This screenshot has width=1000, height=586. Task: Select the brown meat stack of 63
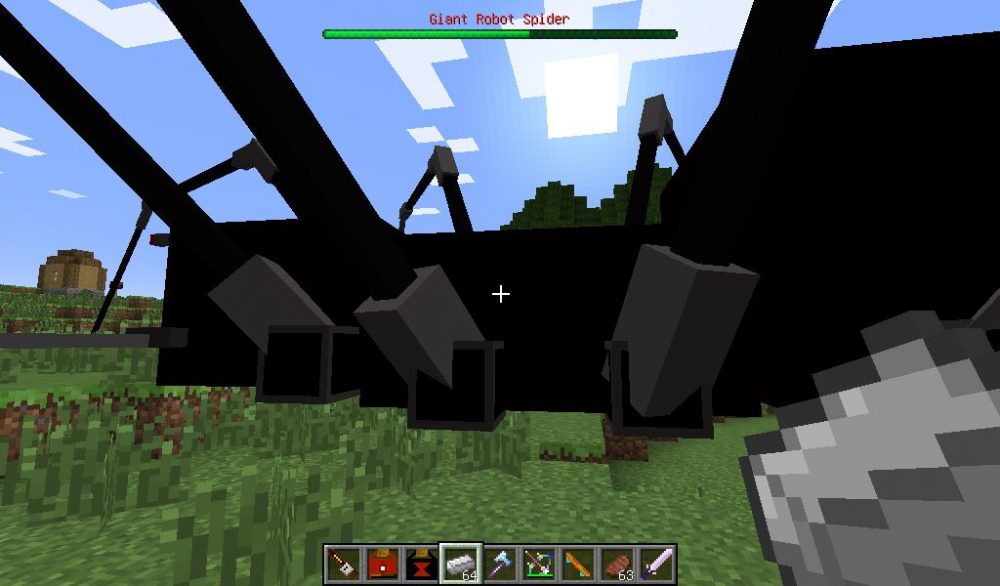[x=618, y=564]
